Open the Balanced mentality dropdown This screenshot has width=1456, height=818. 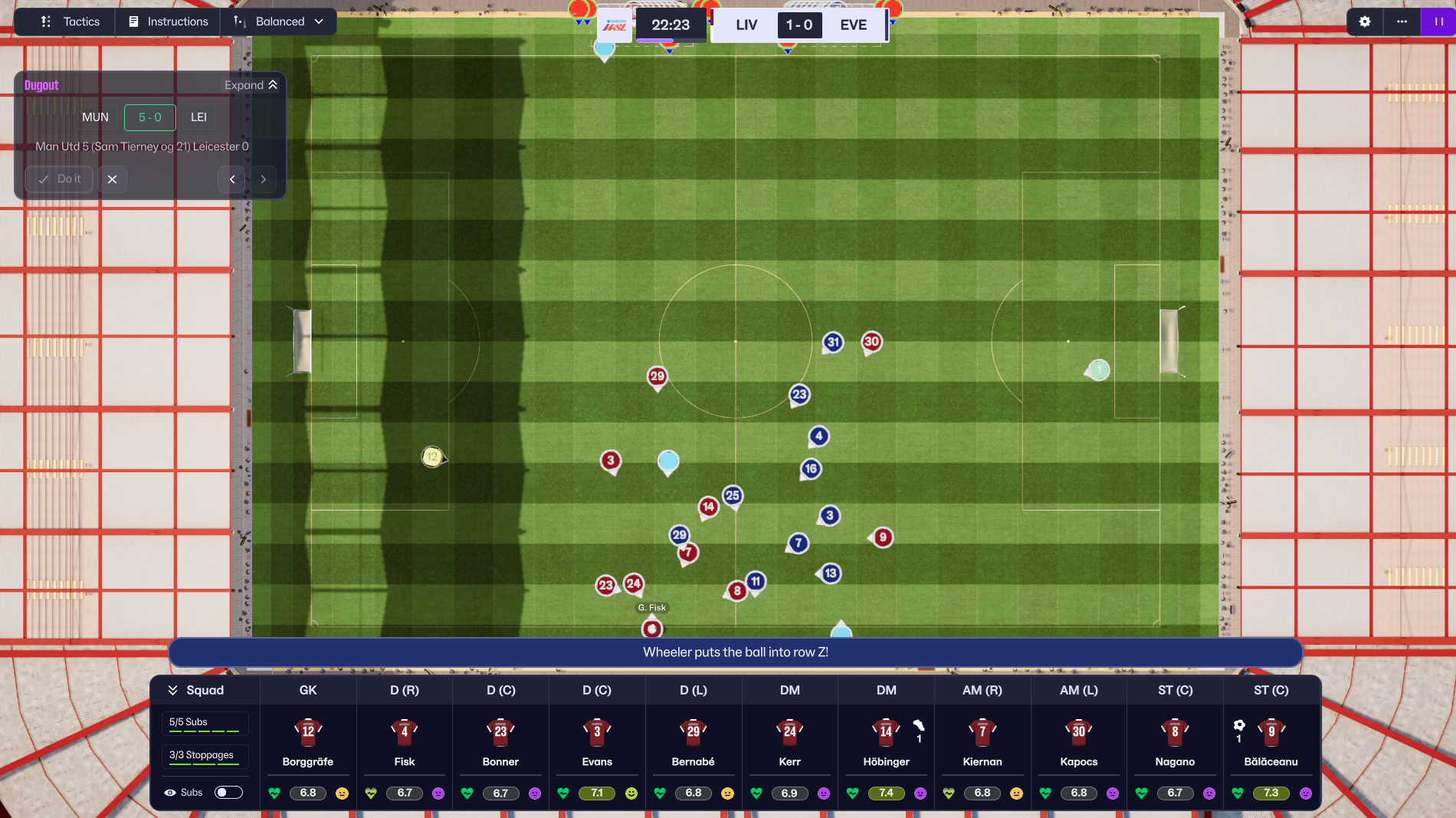pos(279,21)
